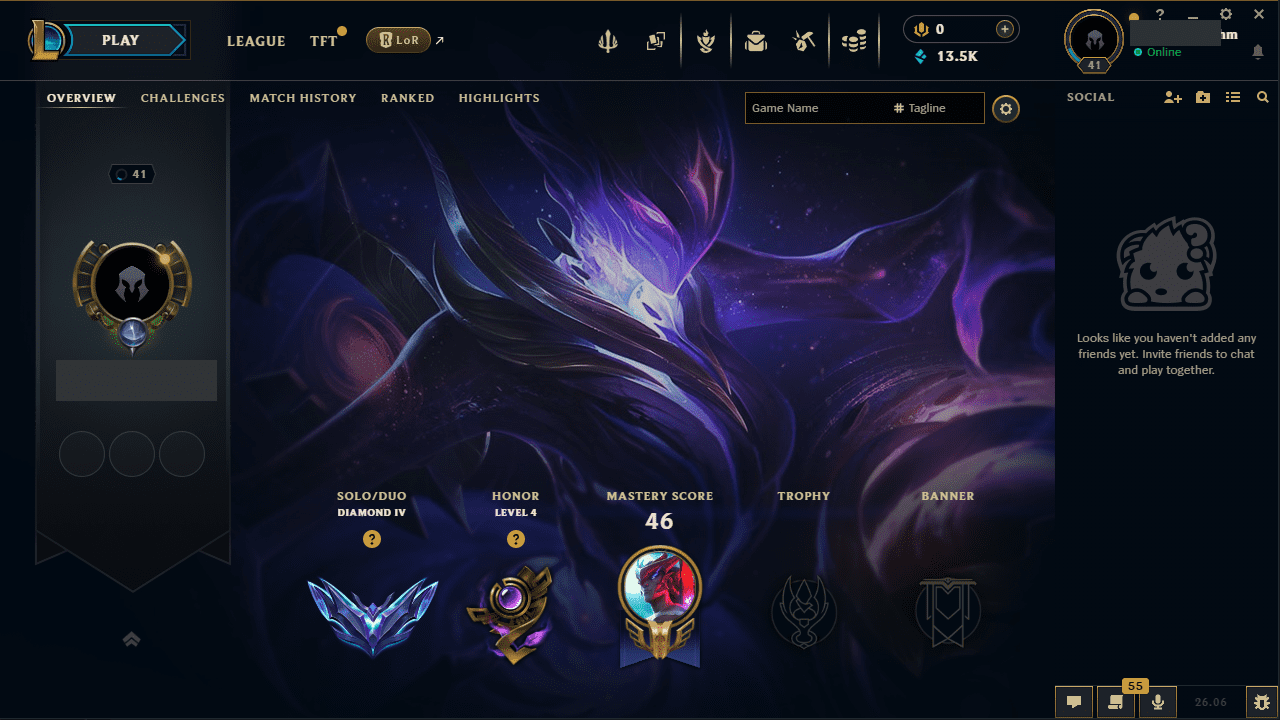This screenshot has height=720, width=1280.
Task: Open the notification bell
Action: (1258, 51)
